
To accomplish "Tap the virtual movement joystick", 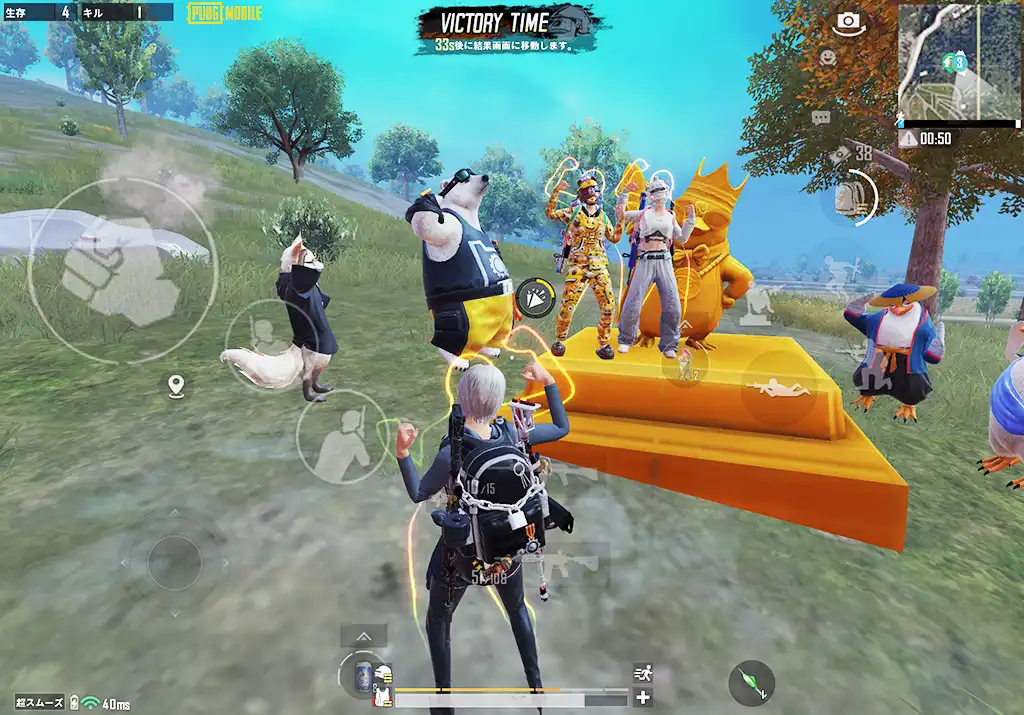I will click(174, 562).
